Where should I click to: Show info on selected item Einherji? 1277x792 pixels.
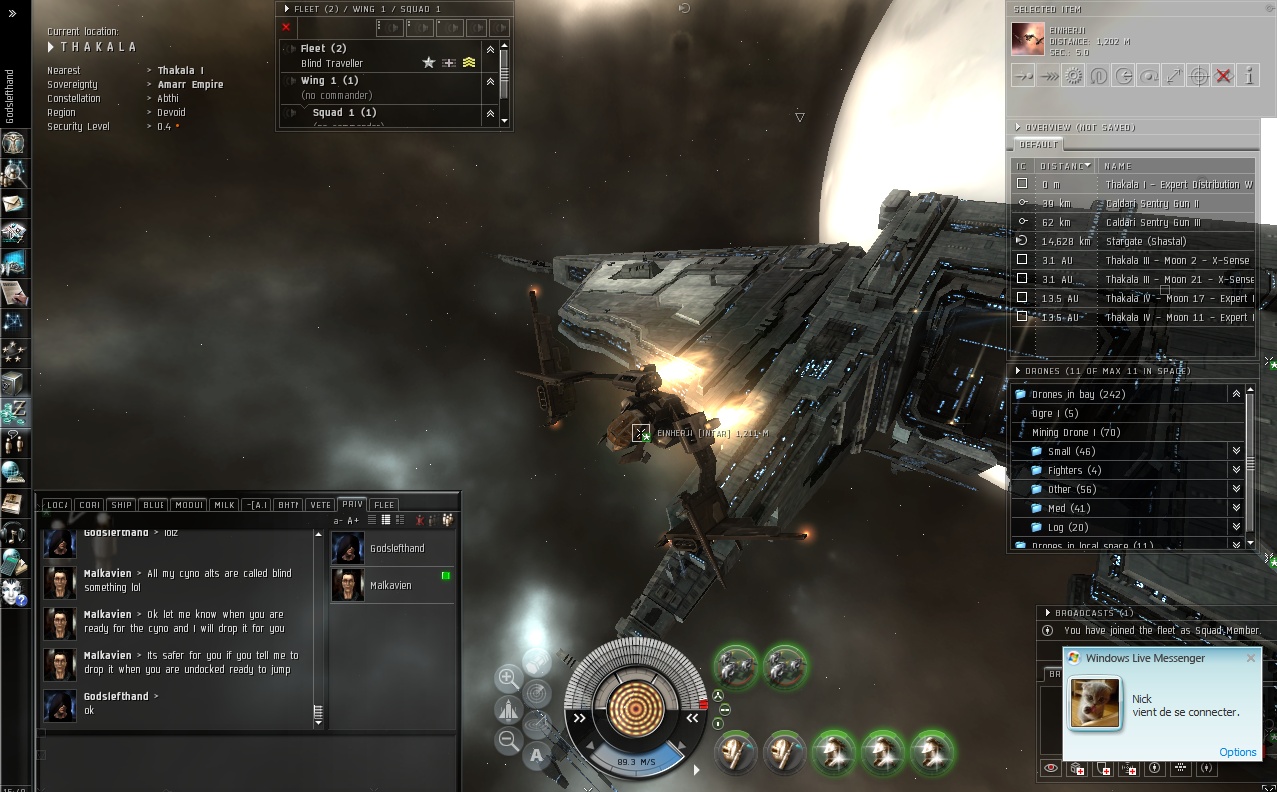click(x=1248, y=76)
